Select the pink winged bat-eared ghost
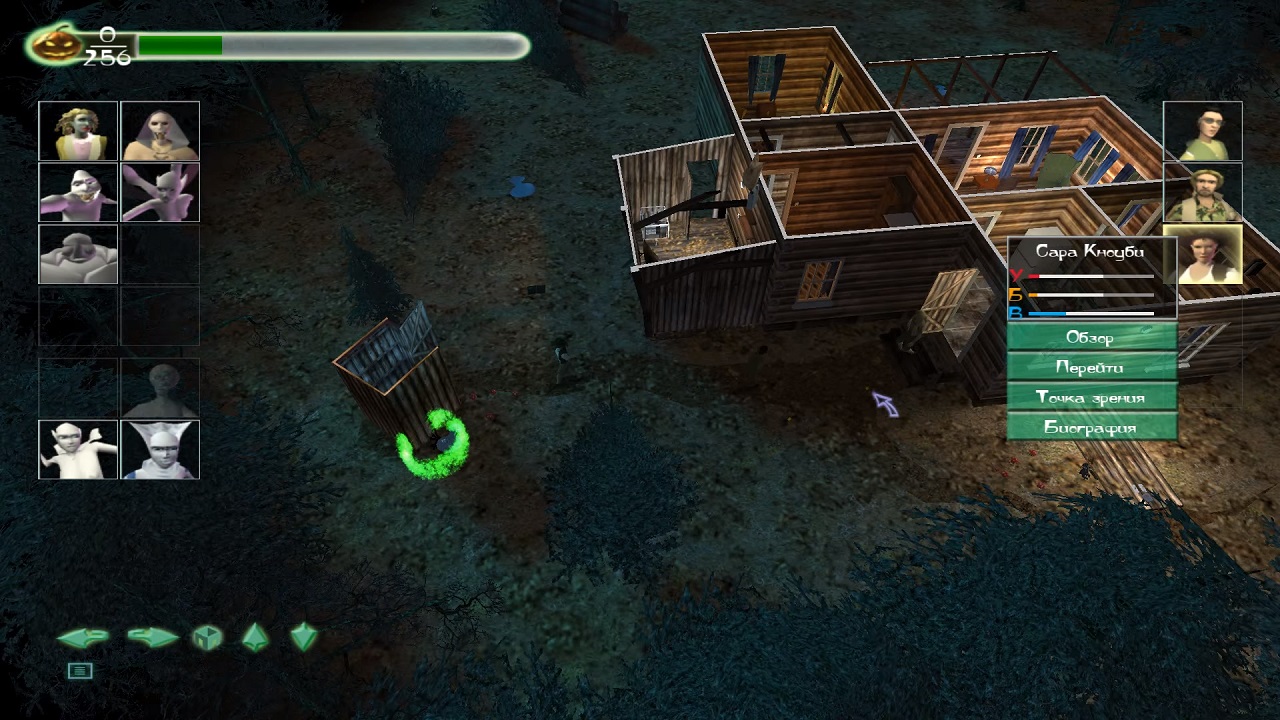This screenshot has height=720, width=1280. 160,192
